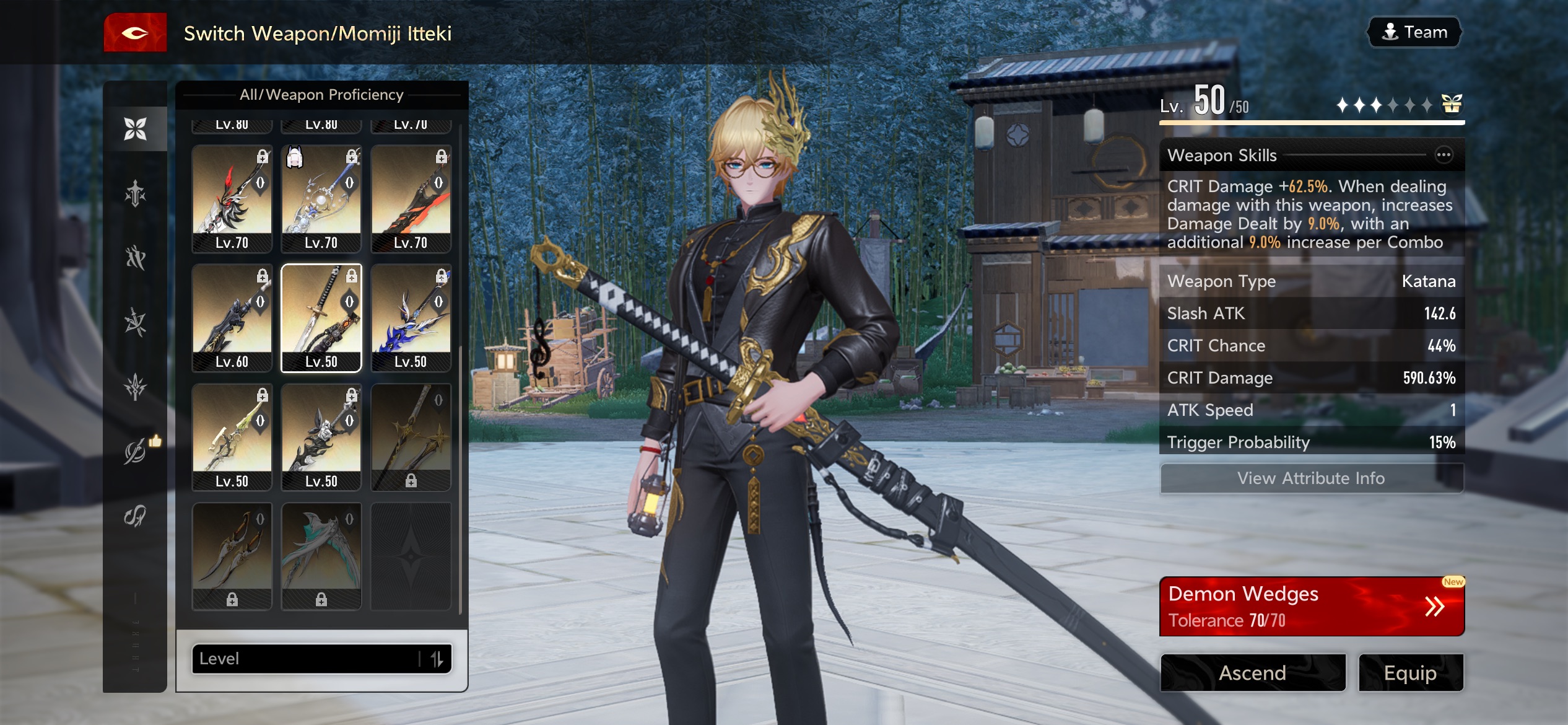The width and height of the screenshot is (1568, 725).
Task: Select the weapon category with thumbs-up badge
Action: pos(135,451)
